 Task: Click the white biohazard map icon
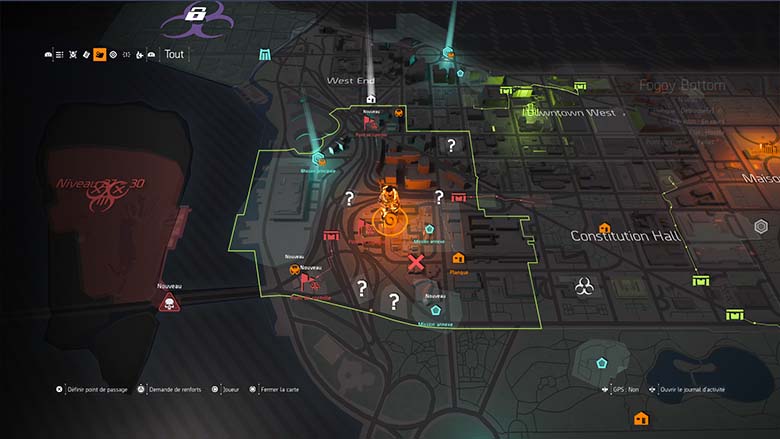coord(585,288)
